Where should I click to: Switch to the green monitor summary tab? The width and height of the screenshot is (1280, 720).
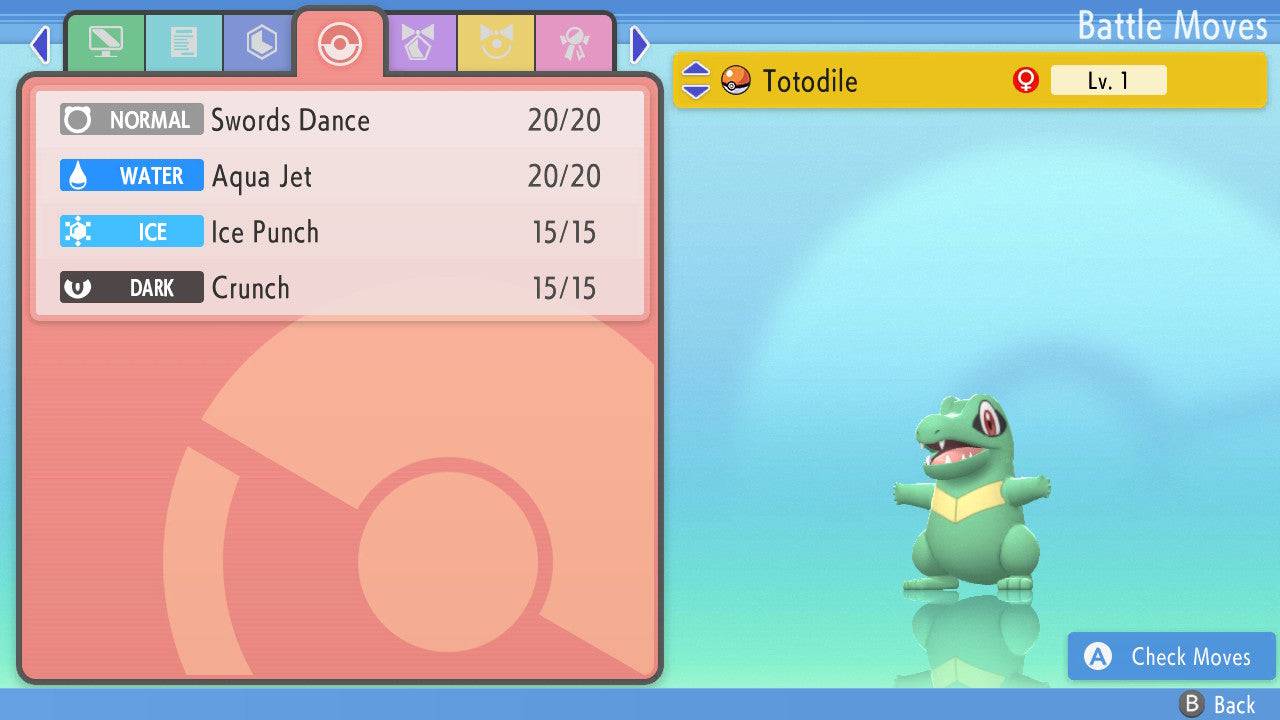[105, 43]
